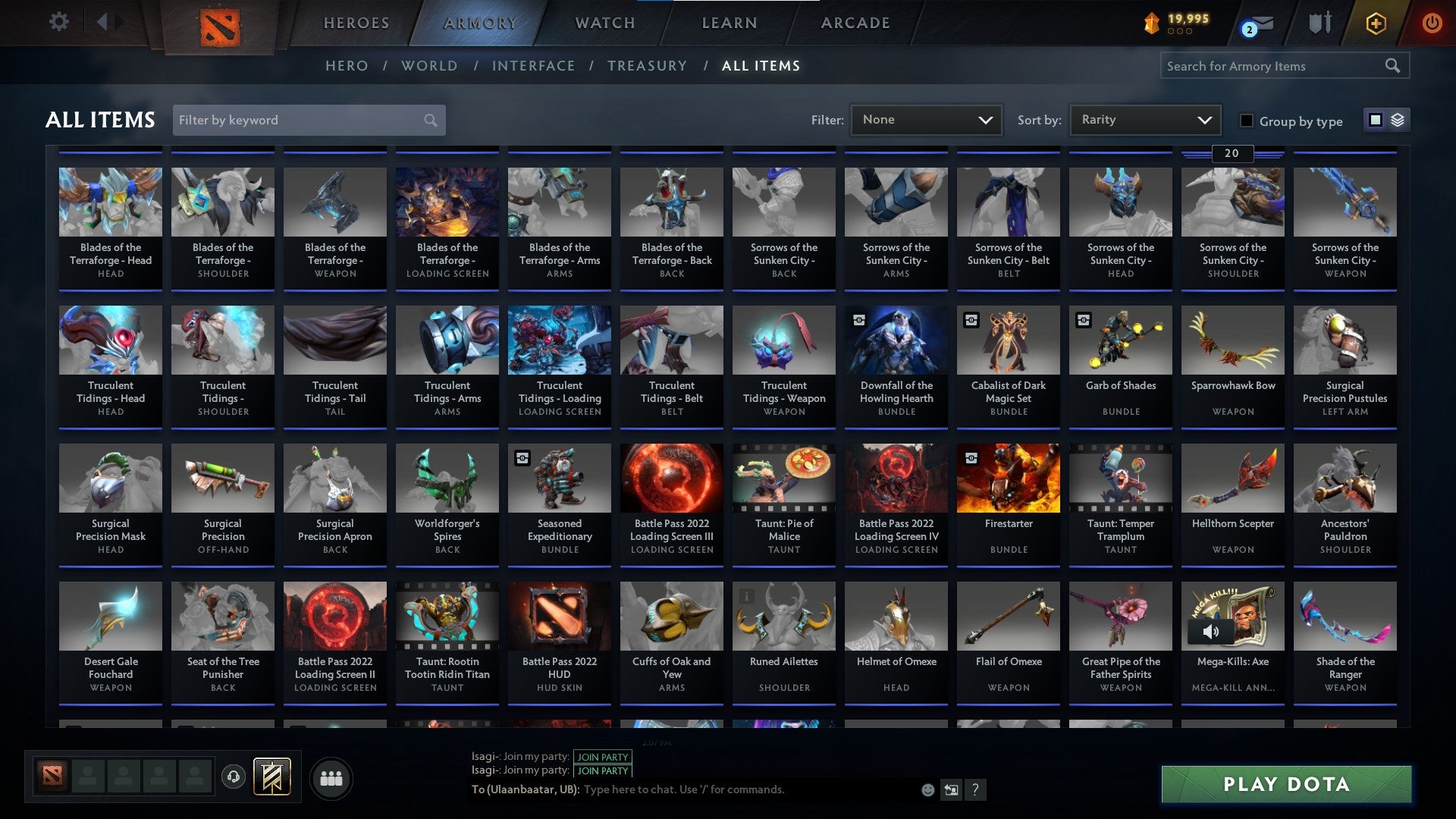Open the settings gear icon
This screenshot has height=819, width=1456.
point(58,22)
